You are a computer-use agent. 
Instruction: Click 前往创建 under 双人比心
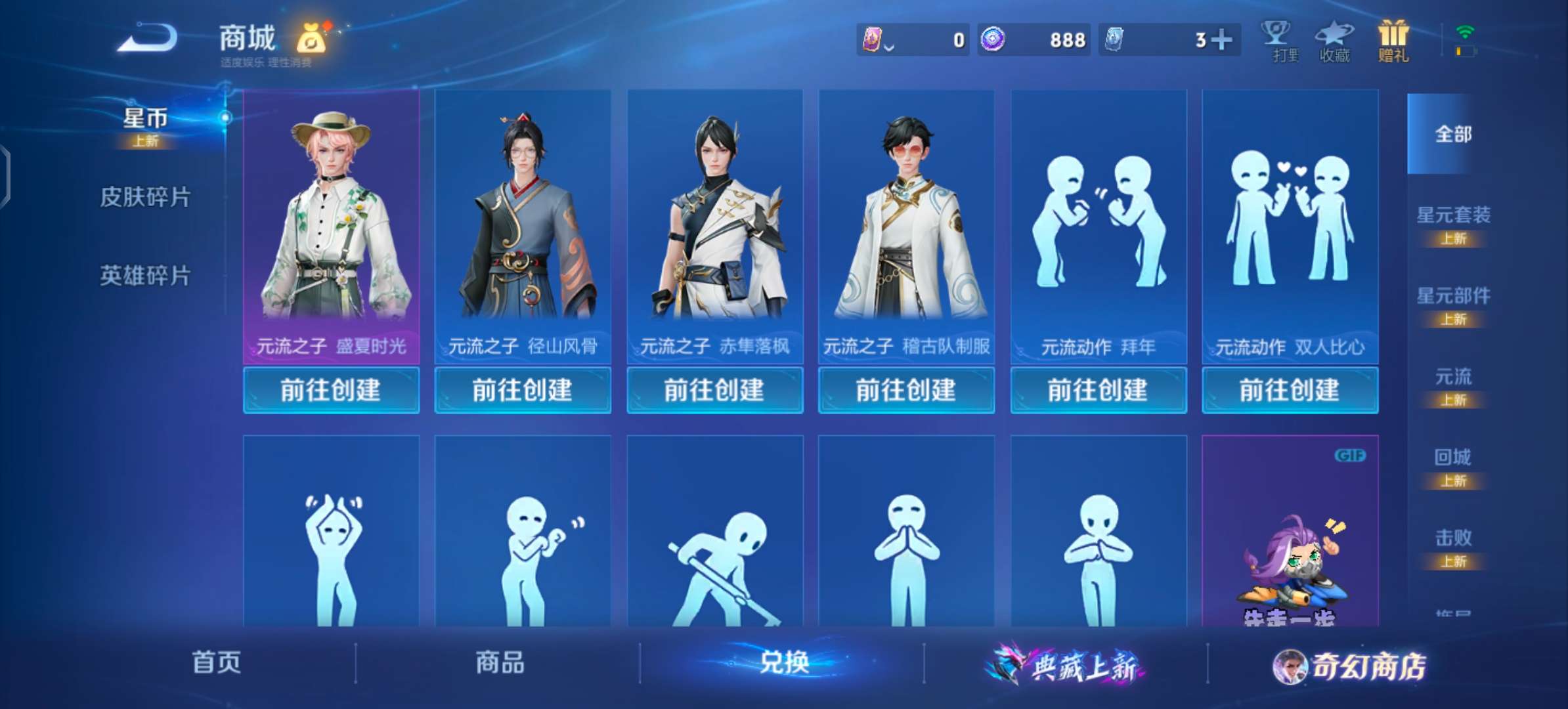pos(1289,390)
